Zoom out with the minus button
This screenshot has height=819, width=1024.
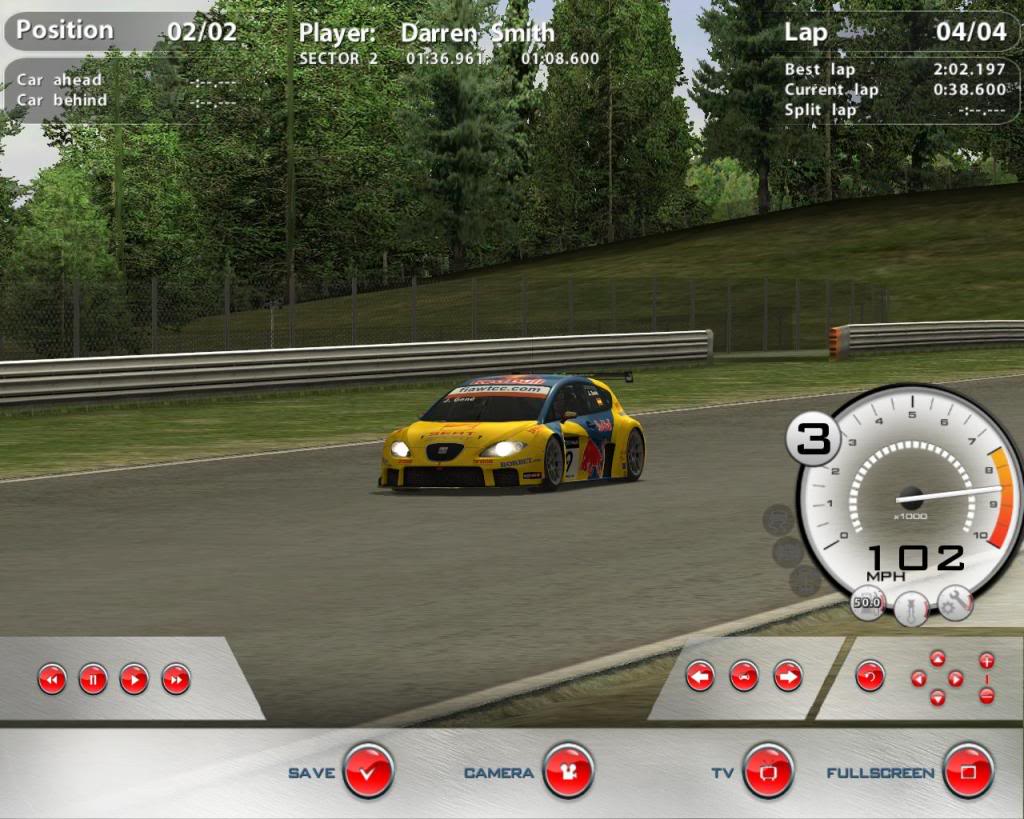987,696
